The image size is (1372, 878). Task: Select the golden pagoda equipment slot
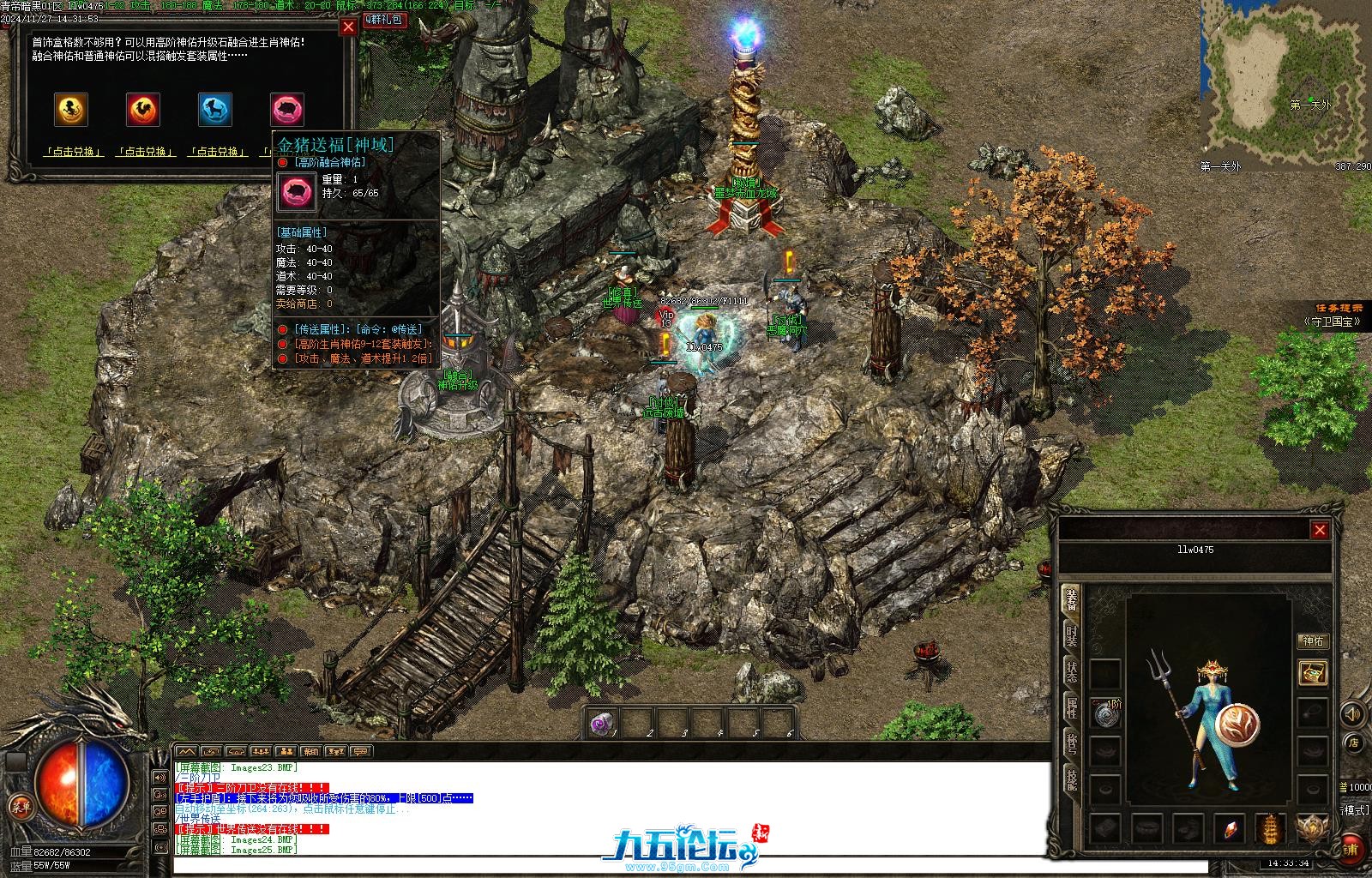click(x=1270, y=829)
